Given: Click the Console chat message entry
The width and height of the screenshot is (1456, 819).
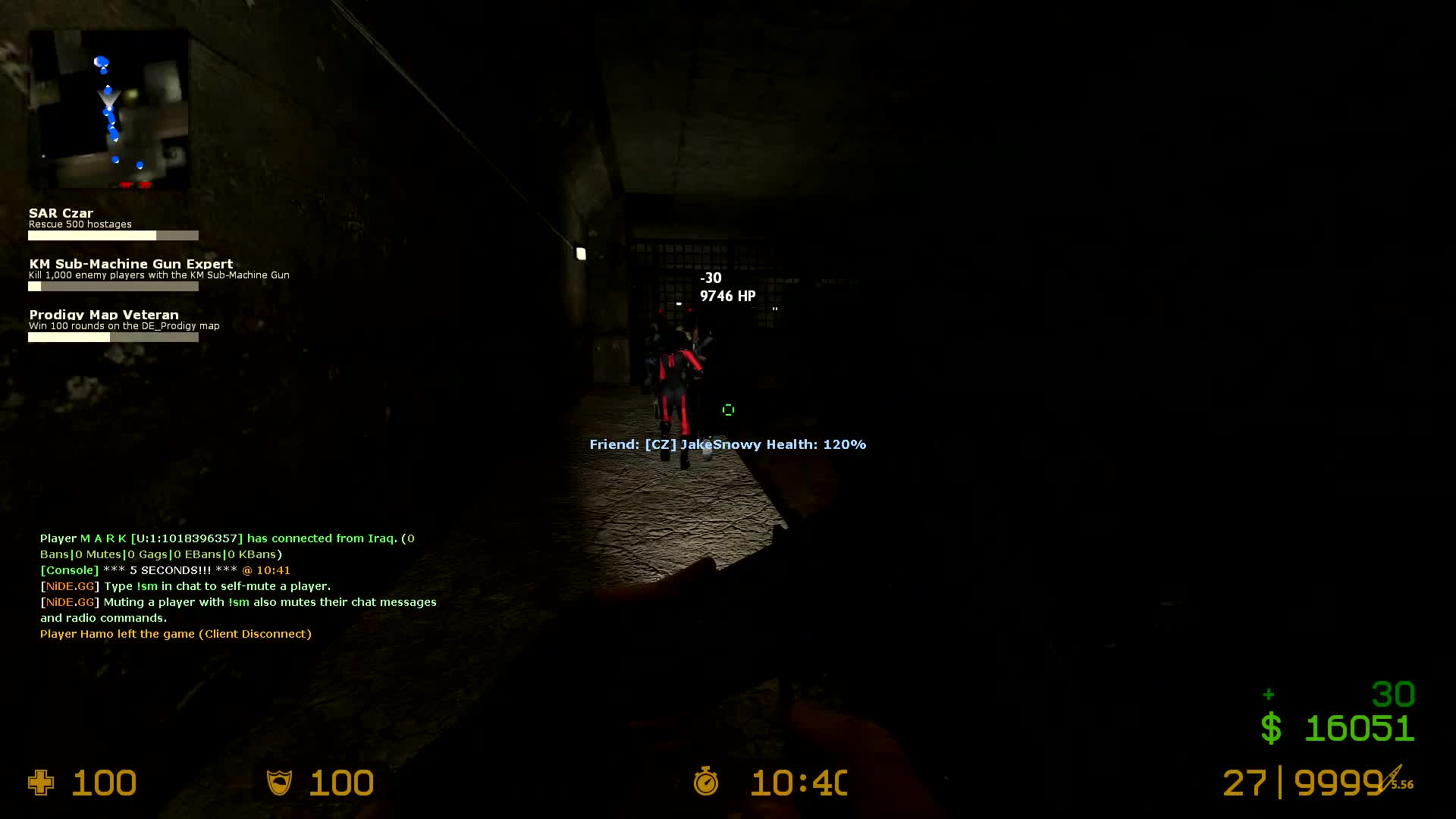Looking at the screenshot, I should (68, 570).
